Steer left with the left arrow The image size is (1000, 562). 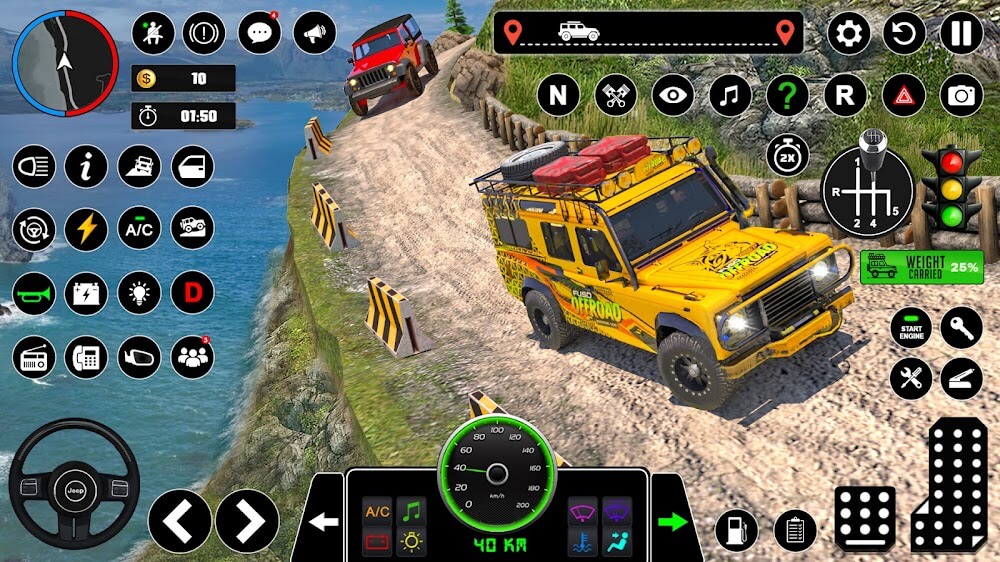pos(180,521)
